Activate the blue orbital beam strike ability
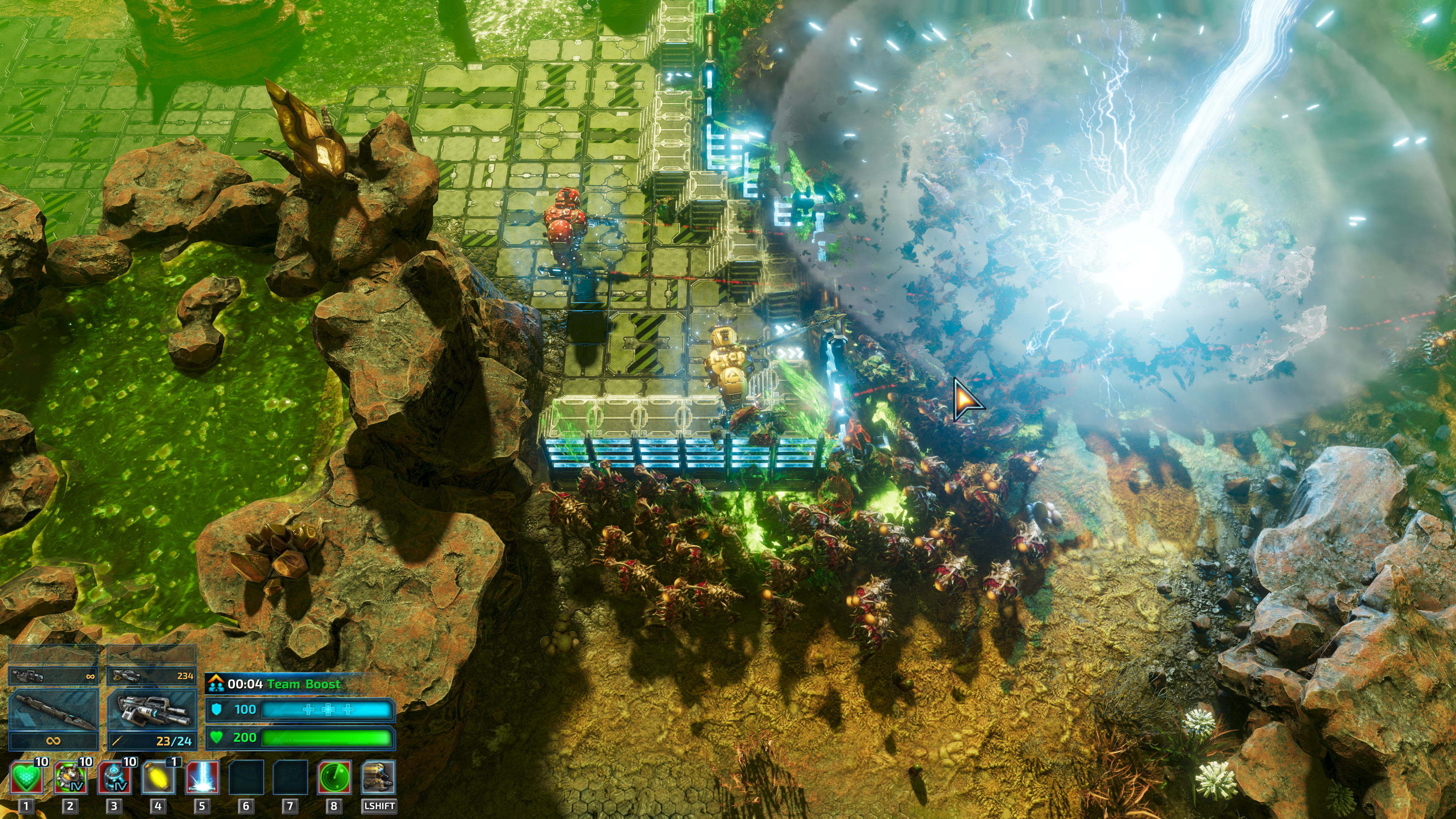 (202, 778)
